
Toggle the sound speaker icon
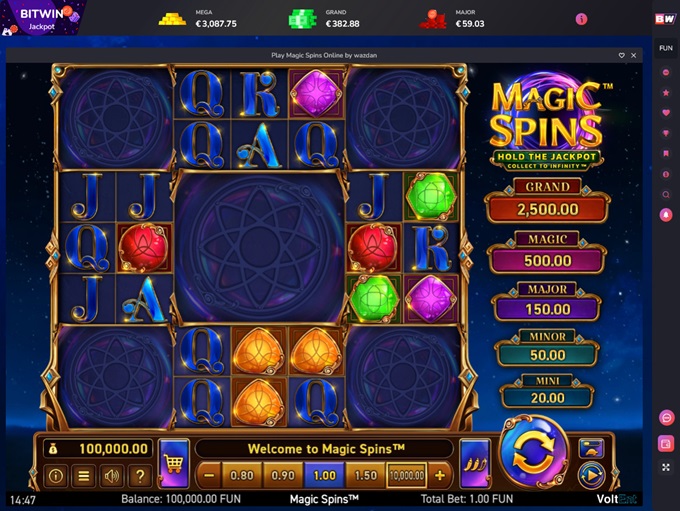[x=113, y=476]
